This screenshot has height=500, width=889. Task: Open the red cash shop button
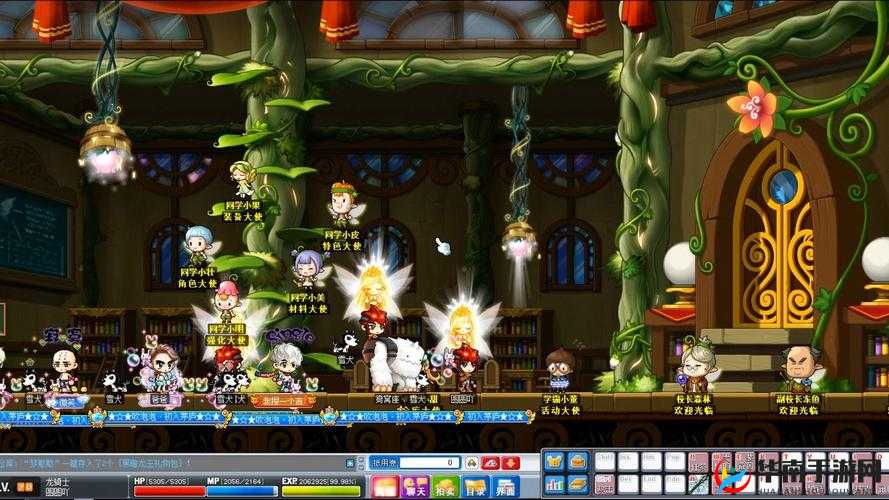pos(385,487)
